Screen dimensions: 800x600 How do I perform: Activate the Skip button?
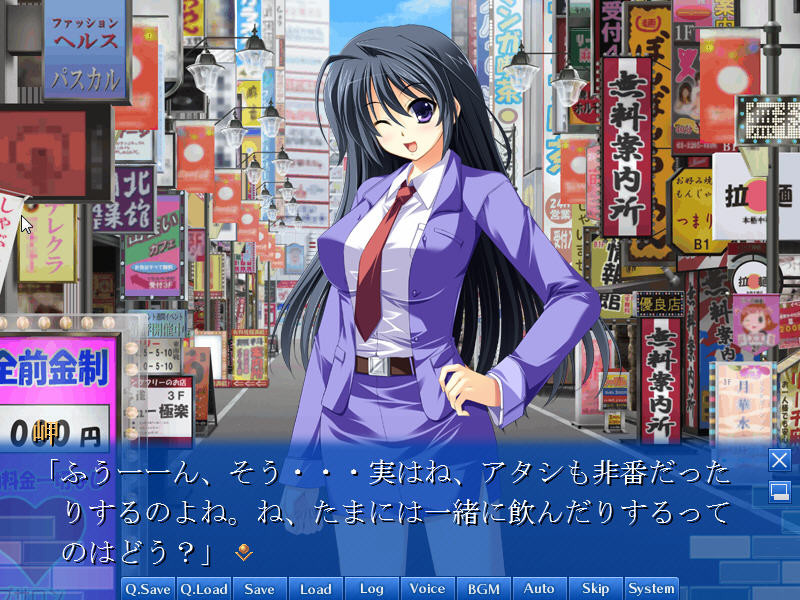coord(596,589)
